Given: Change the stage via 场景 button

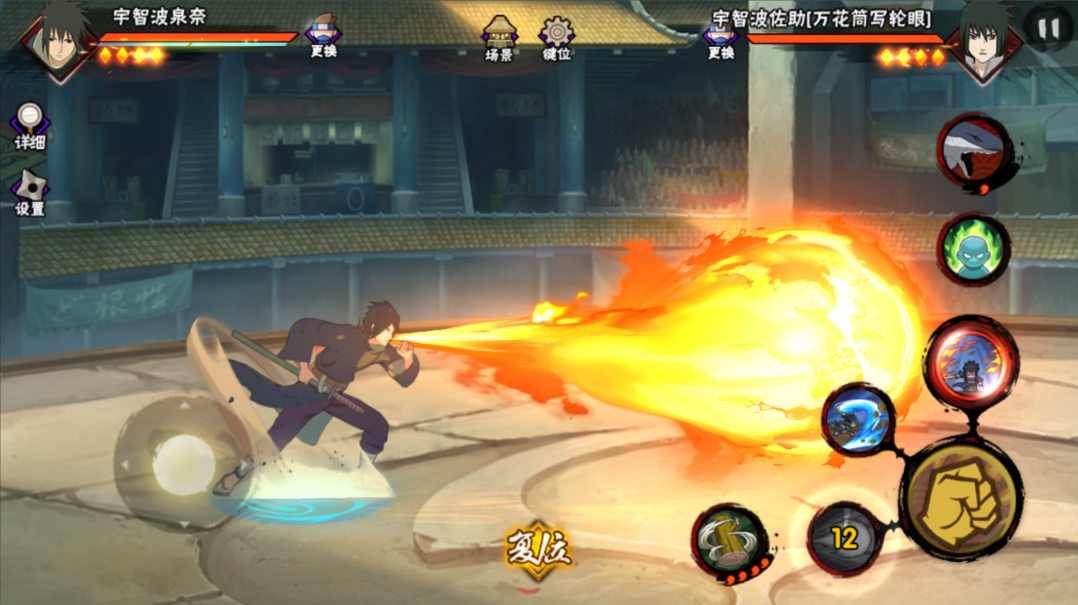Looking at the screenshot, I should click(x=499, y=38).
